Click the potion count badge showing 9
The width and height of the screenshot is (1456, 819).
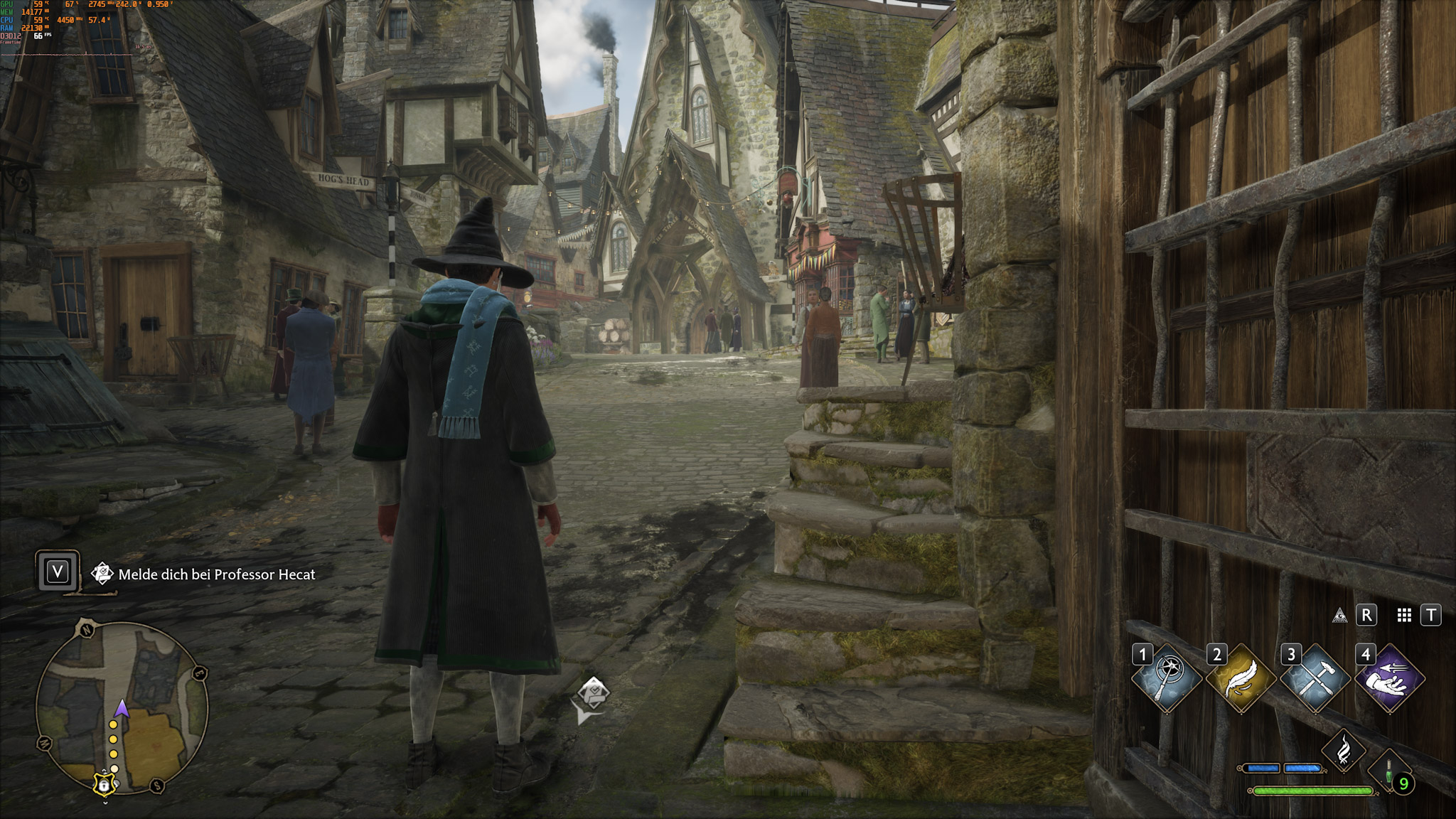pyautogui.click(x=1403, y=784)
